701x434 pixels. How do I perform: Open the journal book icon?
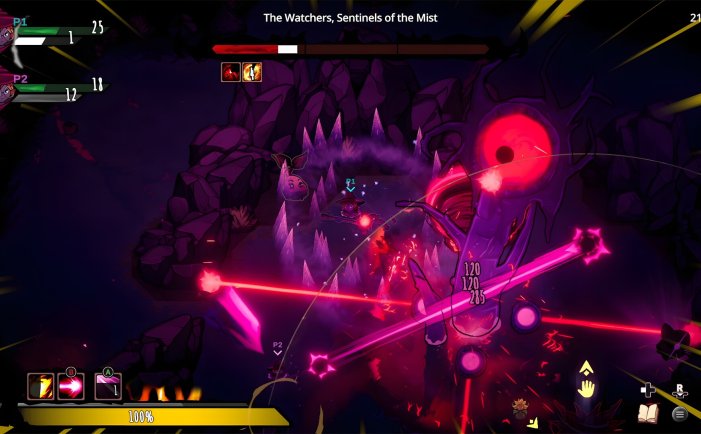tap(647, 412)
